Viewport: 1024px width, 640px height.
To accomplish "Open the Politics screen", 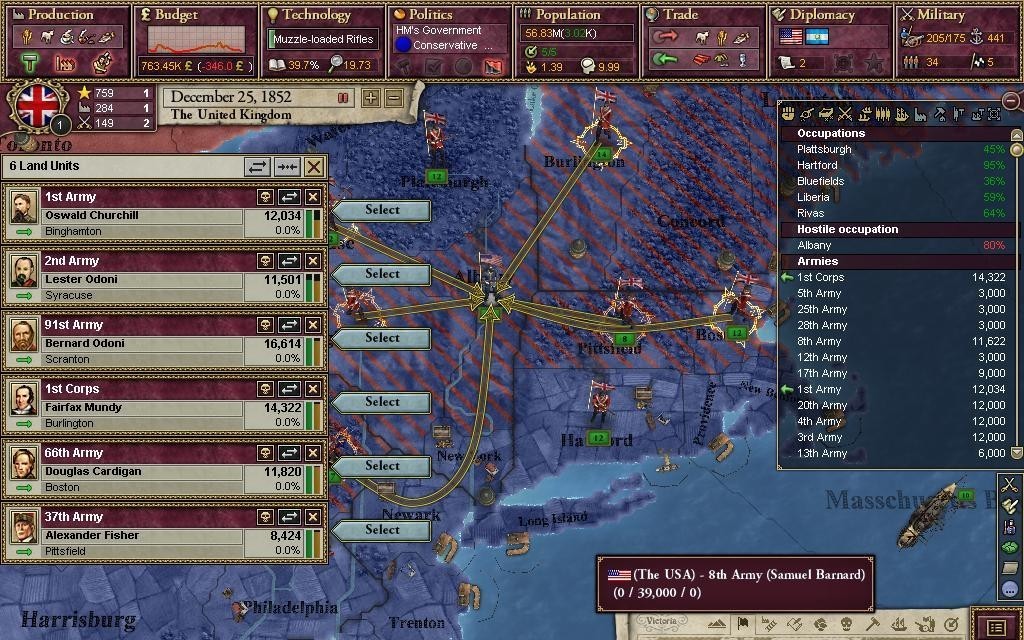I will coord(431,15).
